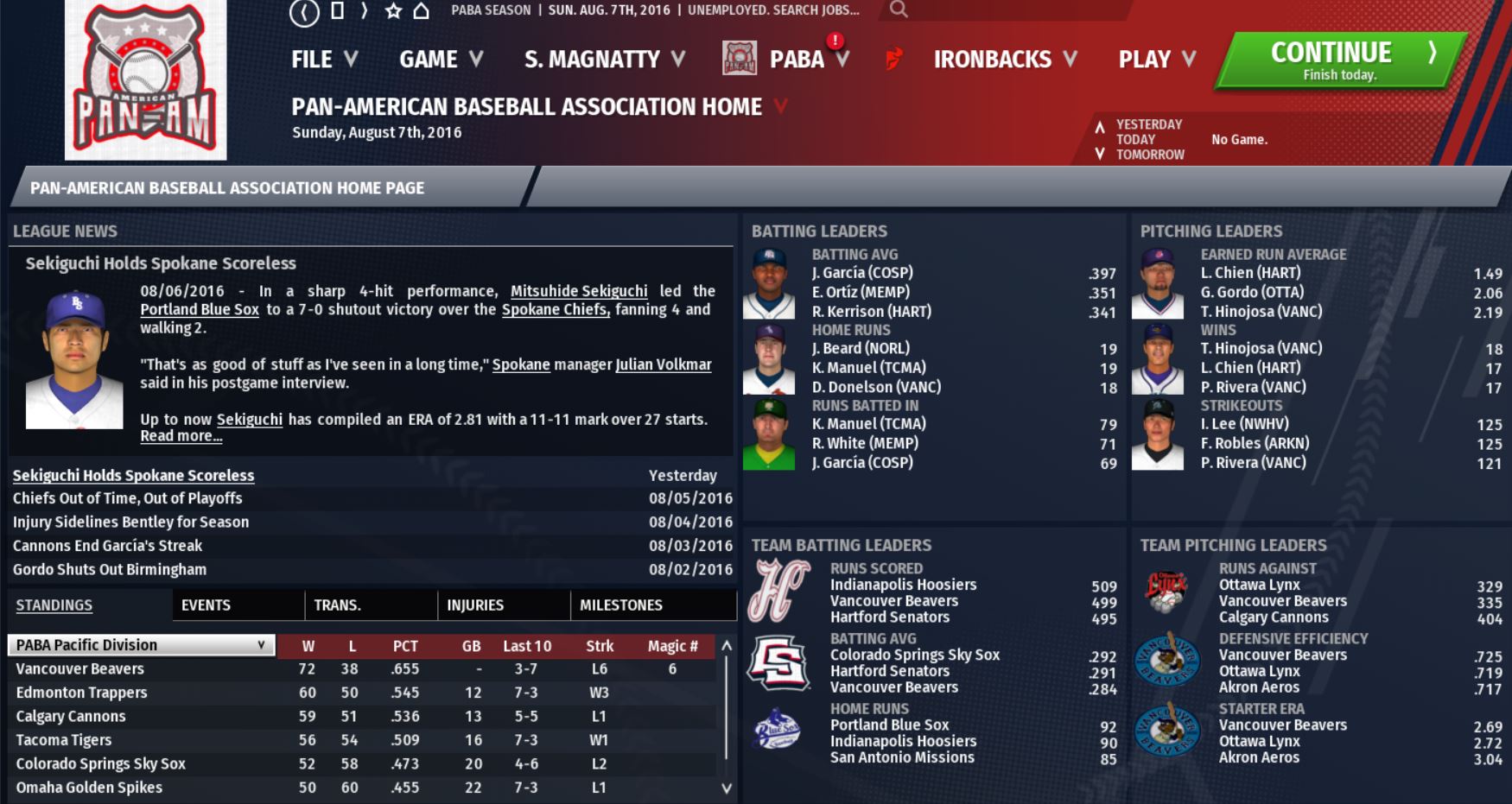Open the Game menu
1512x804 pixels.
point(440,60)
